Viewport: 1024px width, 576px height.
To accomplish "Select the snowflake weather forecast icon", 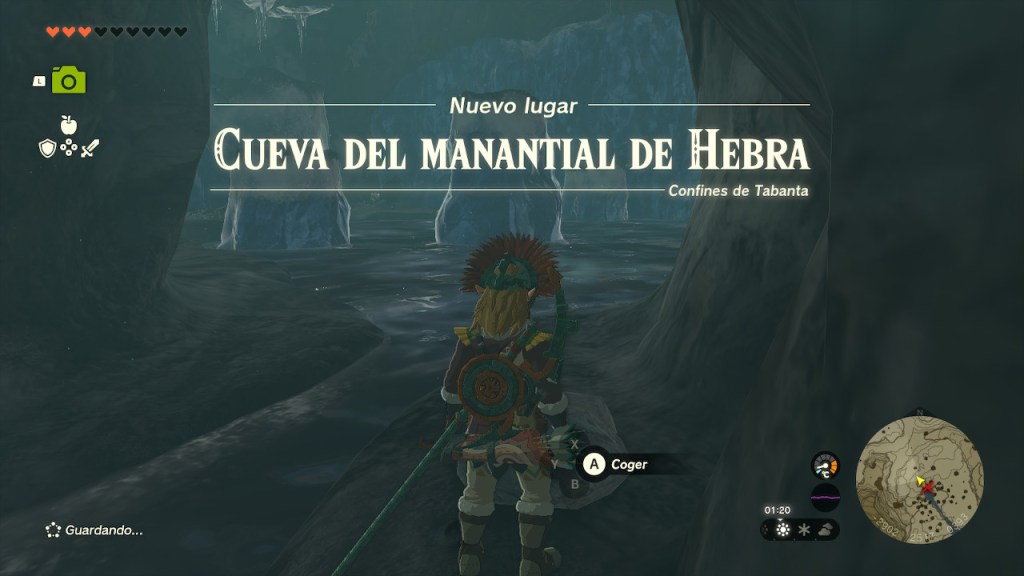I will pos(802,530).
